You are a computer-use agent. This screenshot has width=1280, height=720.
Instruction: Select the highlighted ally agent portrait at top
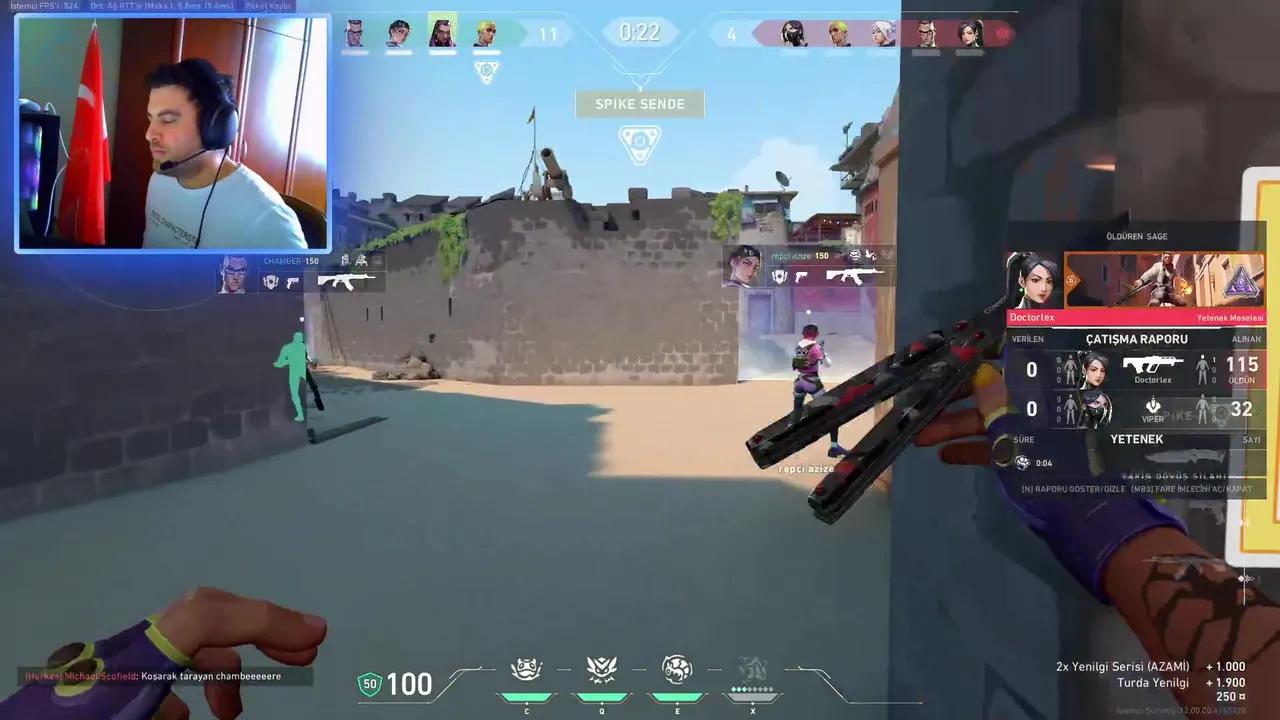pyautogui.click(x=443, y=33)
